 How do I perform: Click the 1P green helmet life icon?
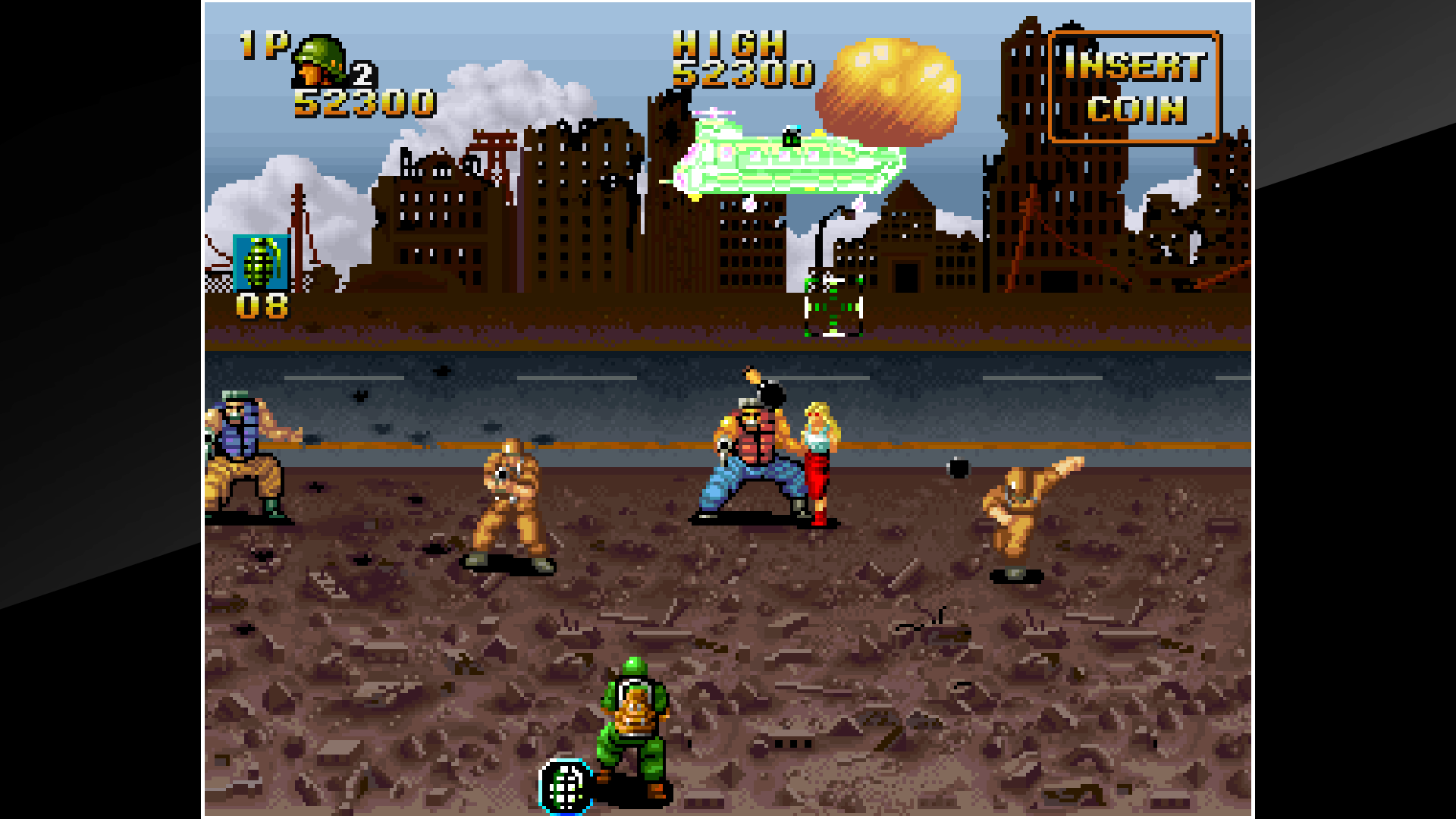coord(320,61)
